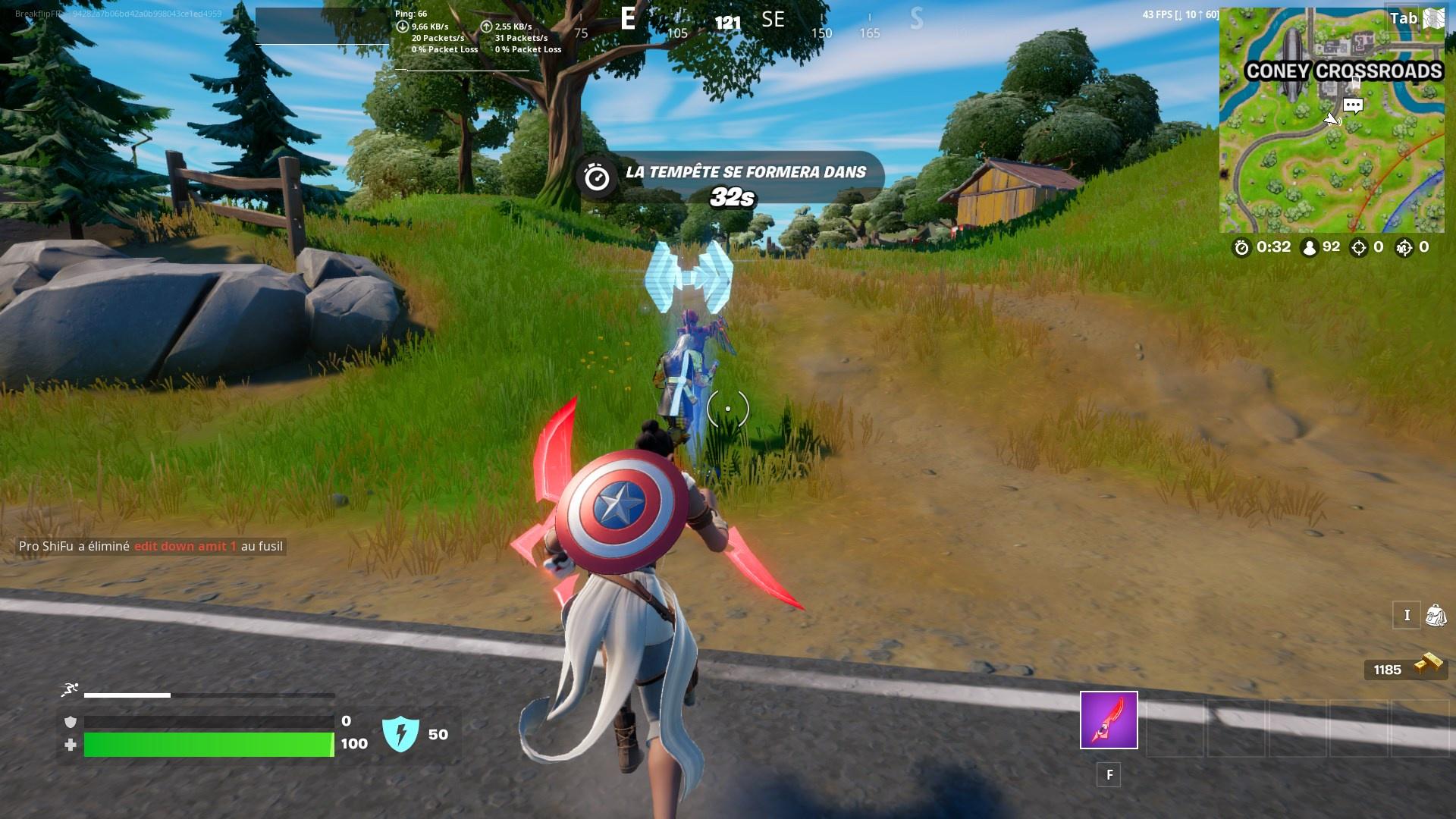Click the eliminations crosshair icon
1456x819 pixels.
[1357, 247]
